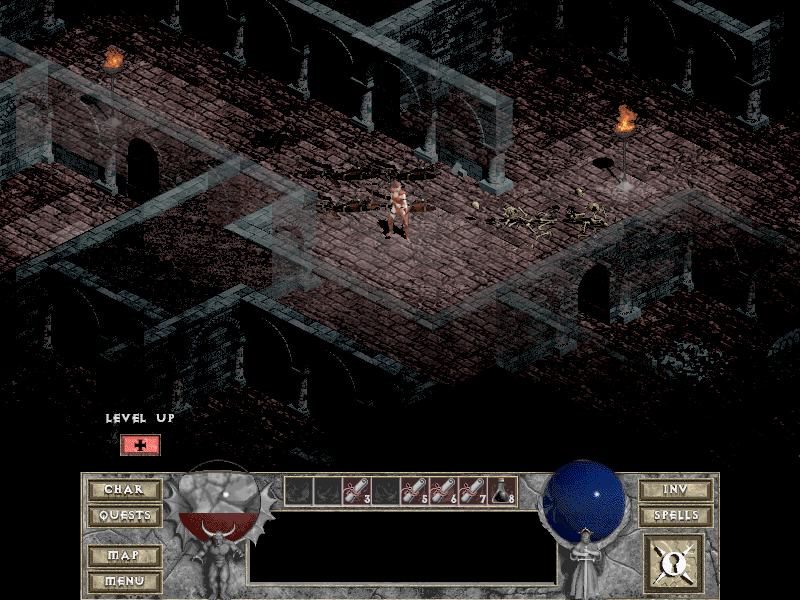Open the CHAR character sheet
This screenshot has height=600, width=800.
[x=124, y=490]
